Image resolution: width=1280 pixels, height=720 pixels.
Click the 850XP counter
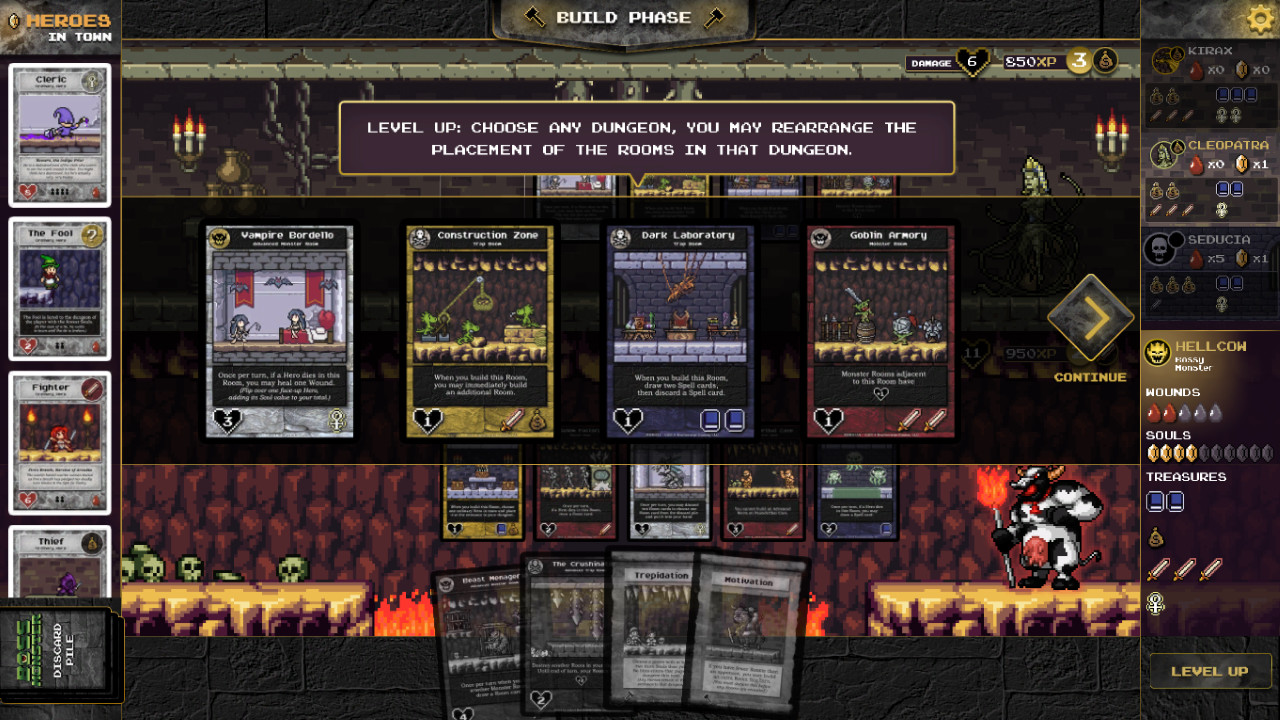(1029, 61)
